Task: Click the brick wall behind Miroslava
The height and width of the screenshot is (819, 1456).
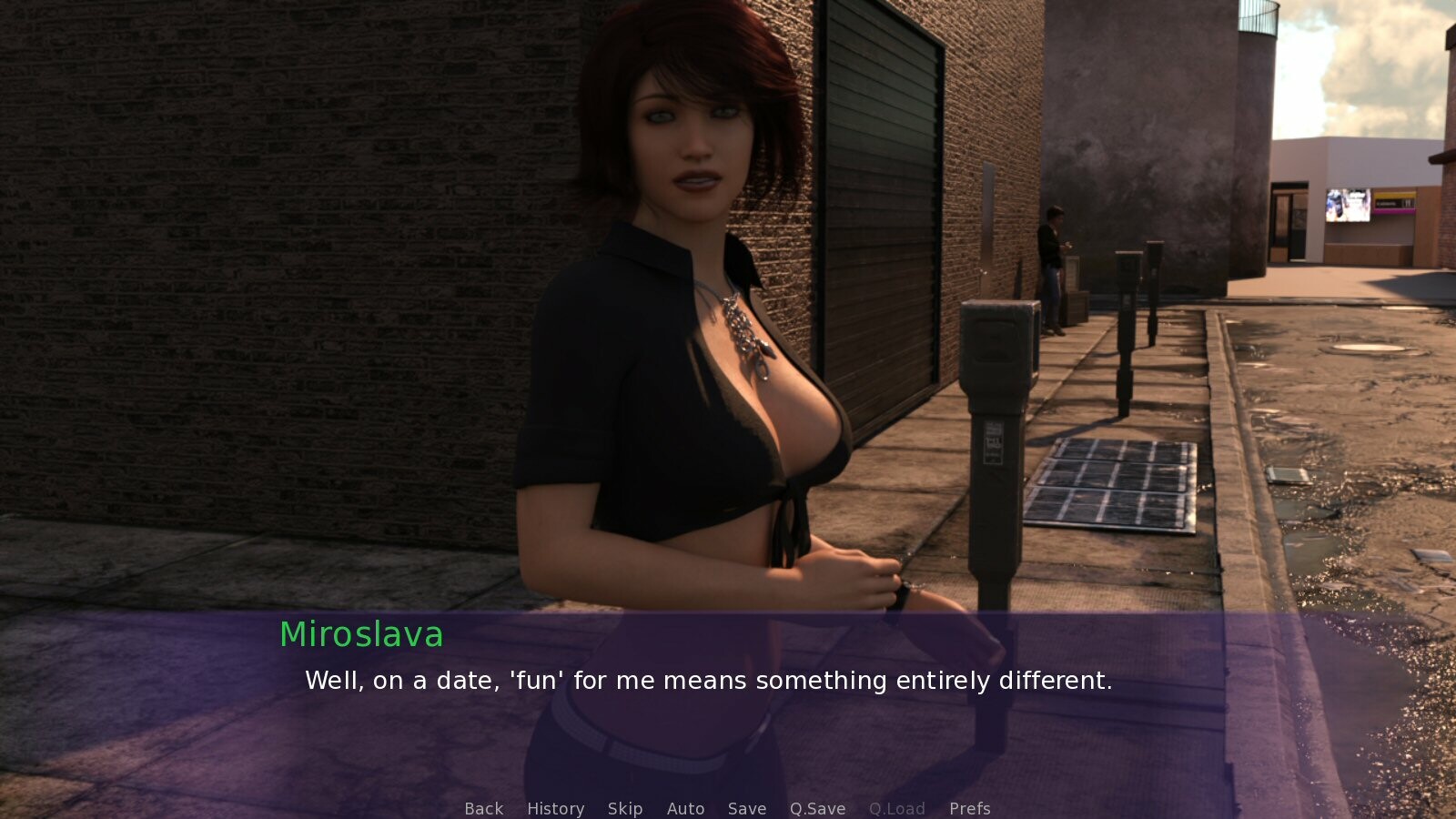Action: (x=273, y=273)
